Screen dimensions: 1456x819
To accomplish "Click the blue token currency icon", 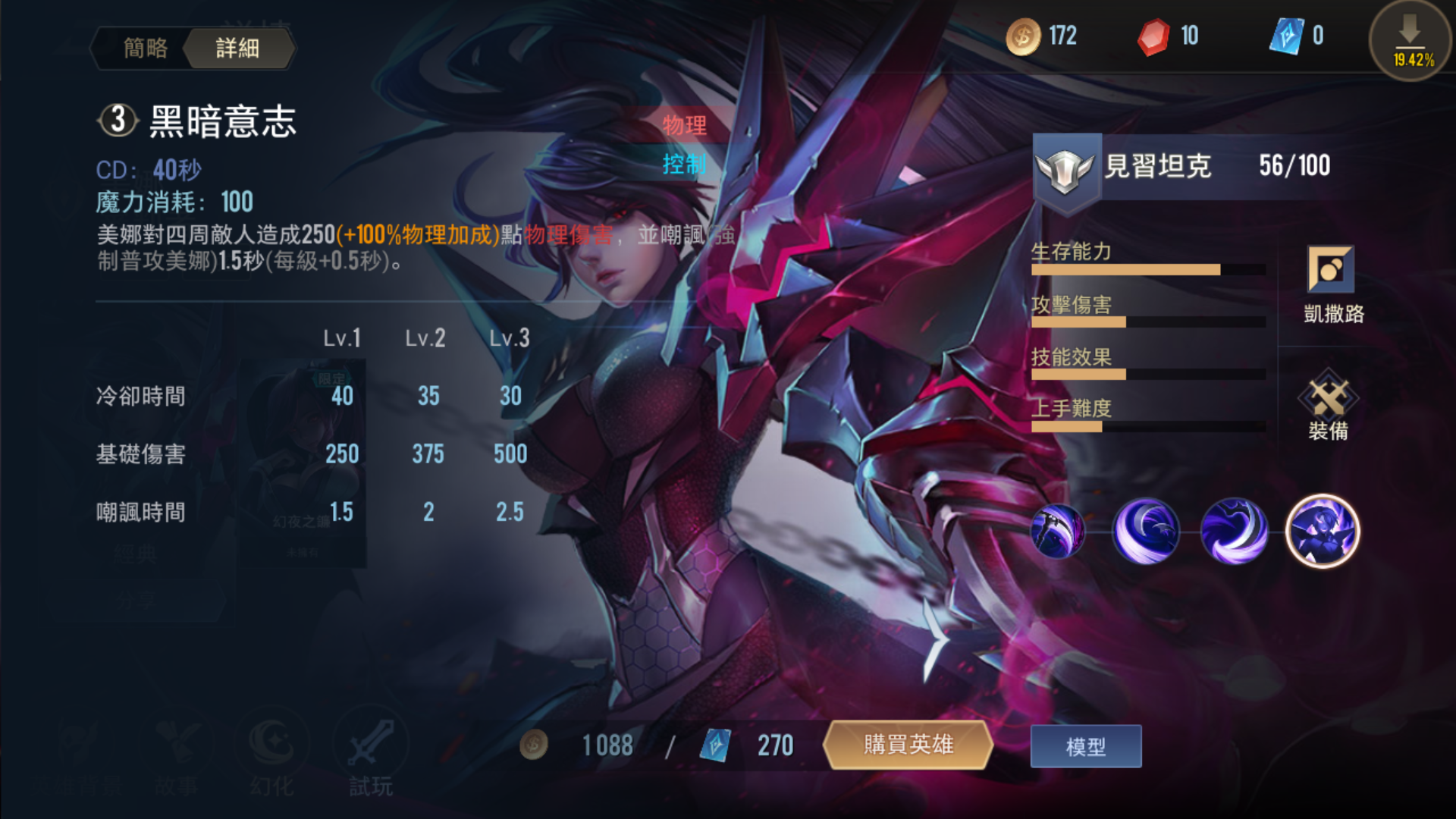I will pyautogui.click(x=1291, y=36).
